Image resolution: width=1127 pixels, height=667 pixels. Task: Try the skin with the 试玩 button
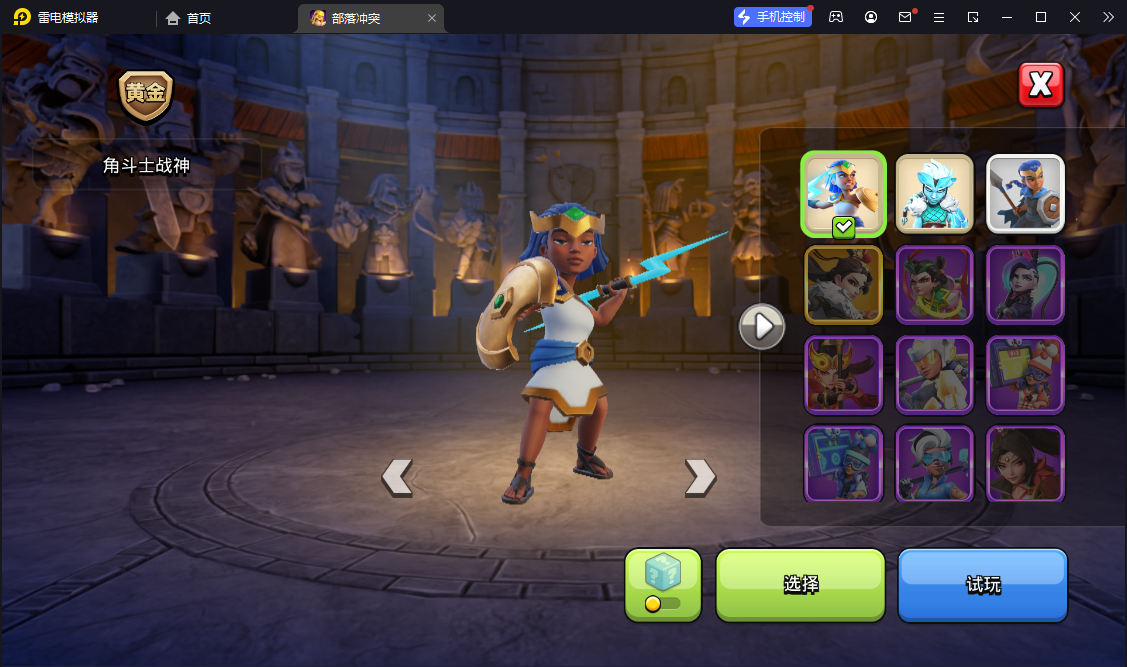point(982,585)
